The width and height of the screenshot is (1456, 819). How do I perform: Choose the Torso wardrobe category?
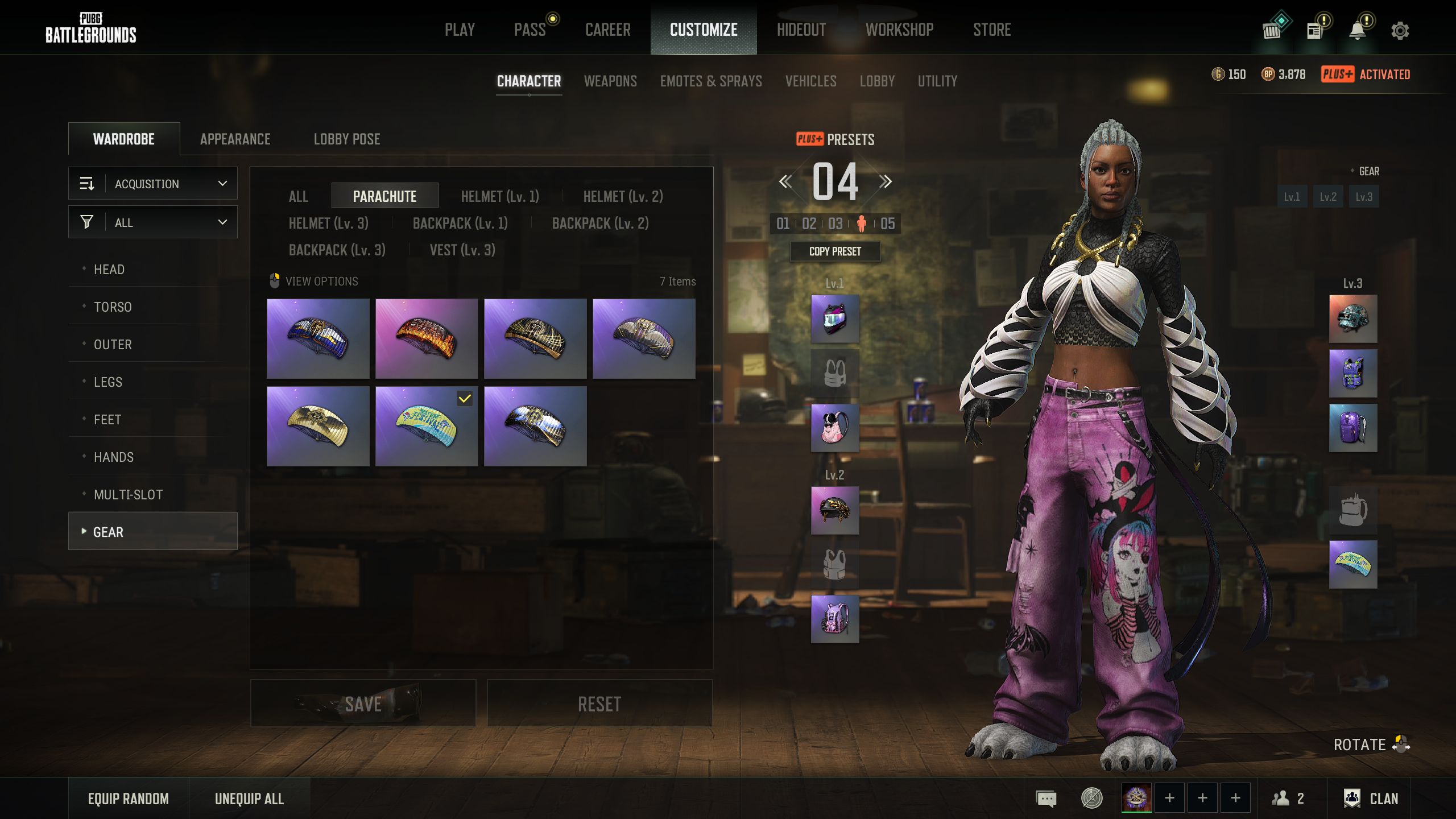coord(113,307)
